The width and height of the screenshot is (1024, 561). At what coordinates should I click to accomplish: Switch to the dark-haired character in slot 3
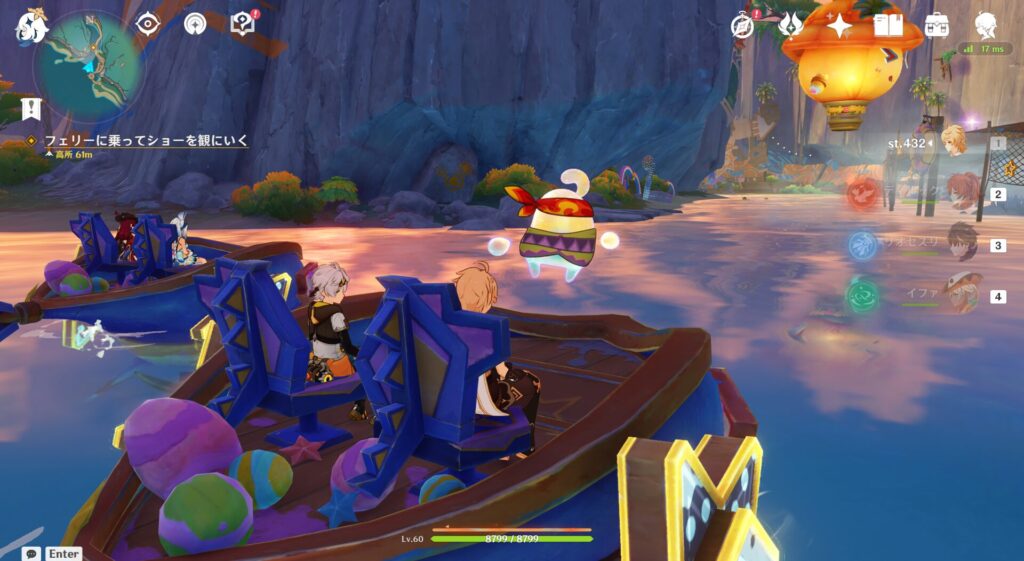pyautogui.click(x=962, y=243)
